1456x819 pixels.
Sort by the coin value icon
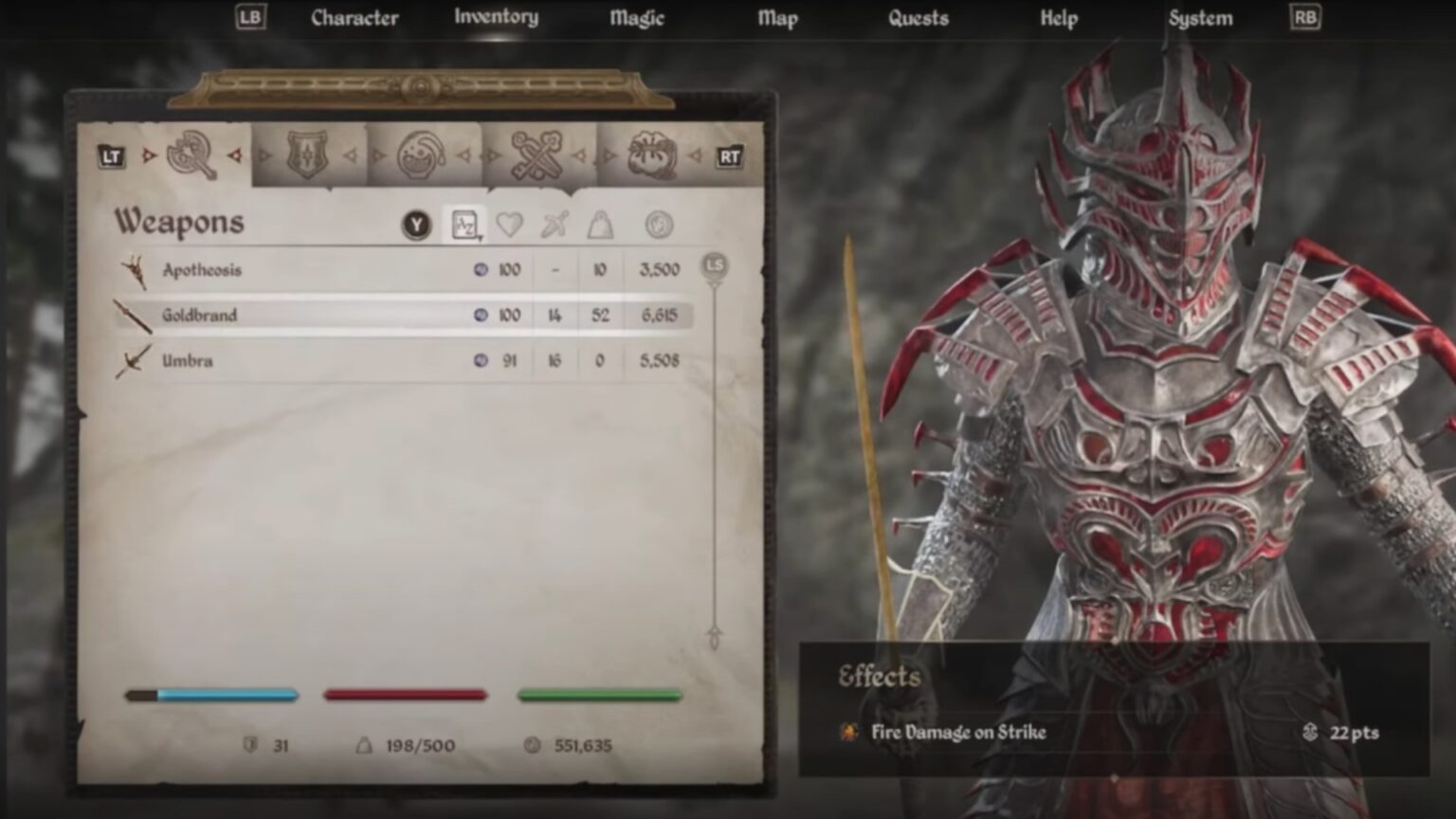(x=656, y=224)
